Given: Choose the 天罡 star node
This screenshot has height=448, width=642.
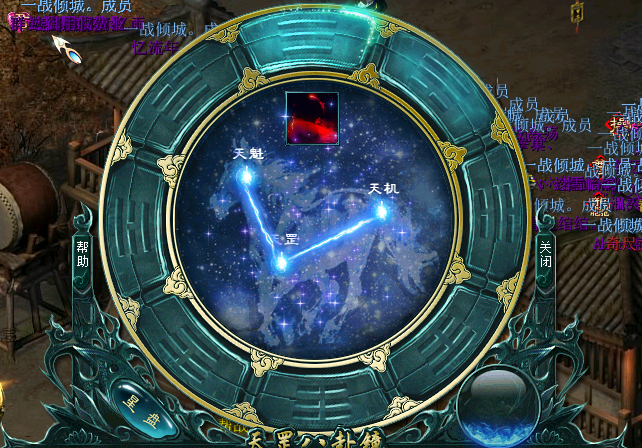Looking at the screenshot, I should (x=282, y=261).
